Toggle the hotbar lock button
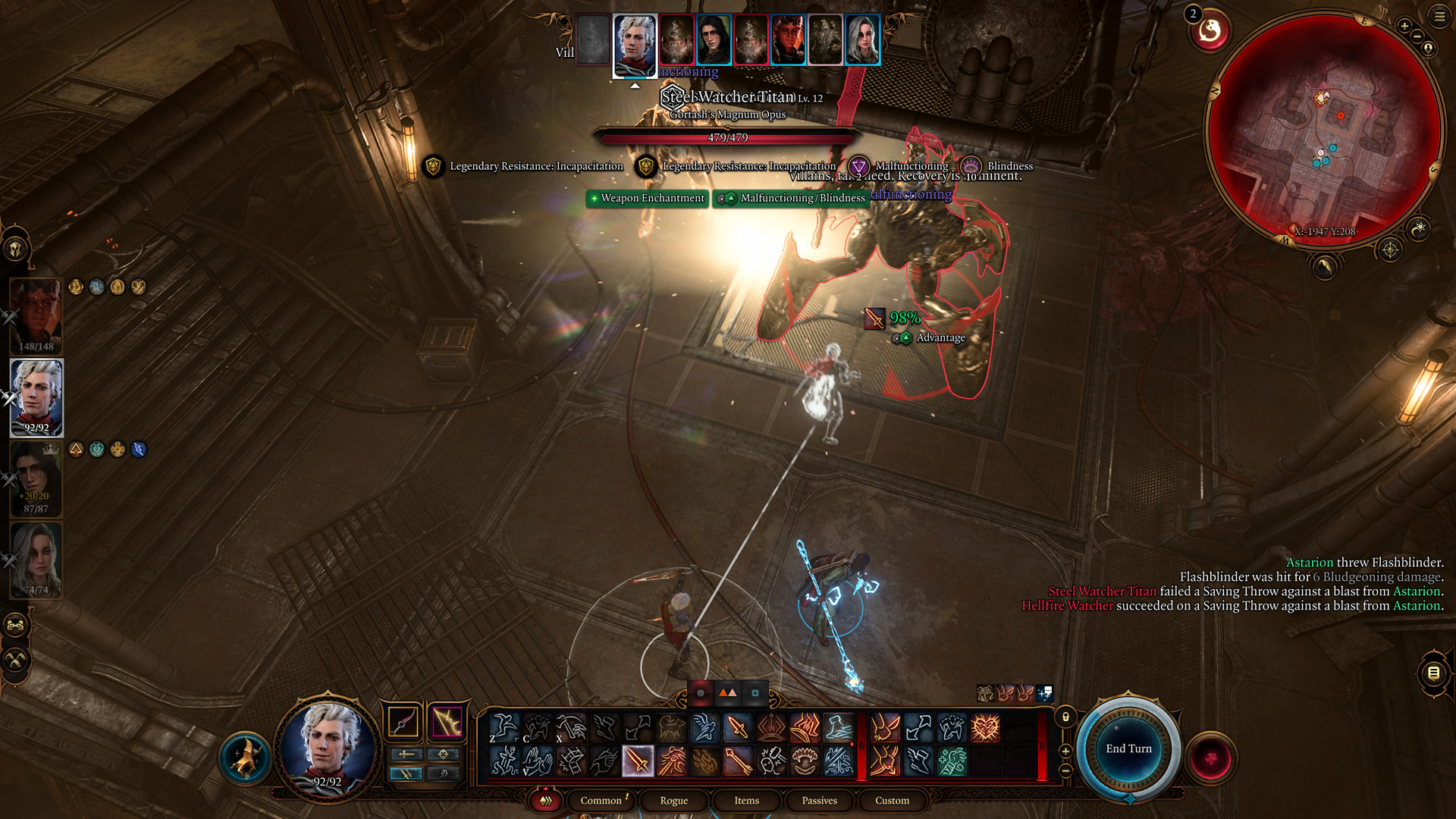Screen dimensions: 1456x819 (x=1065, y=717)
